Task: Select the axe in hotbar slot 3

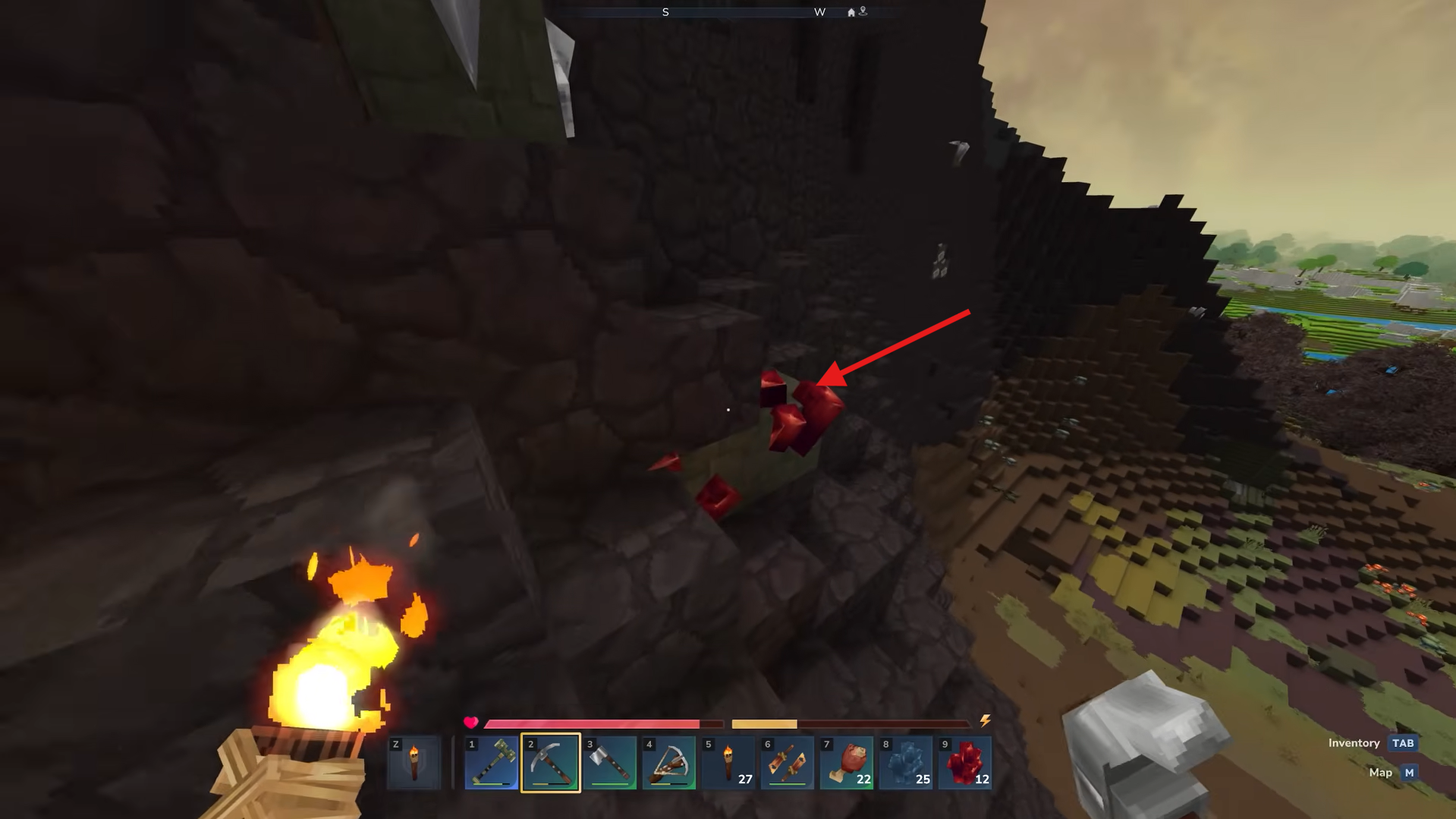Action: click(611, 763)
